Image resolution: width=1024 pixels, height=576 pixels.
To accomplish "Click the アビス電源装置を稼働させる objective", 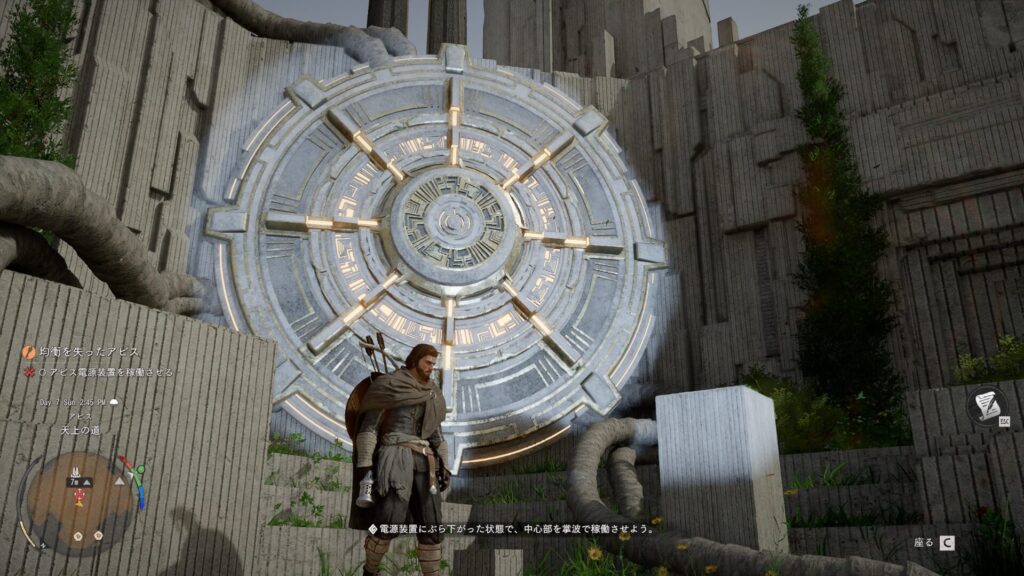I will point(105,372).
